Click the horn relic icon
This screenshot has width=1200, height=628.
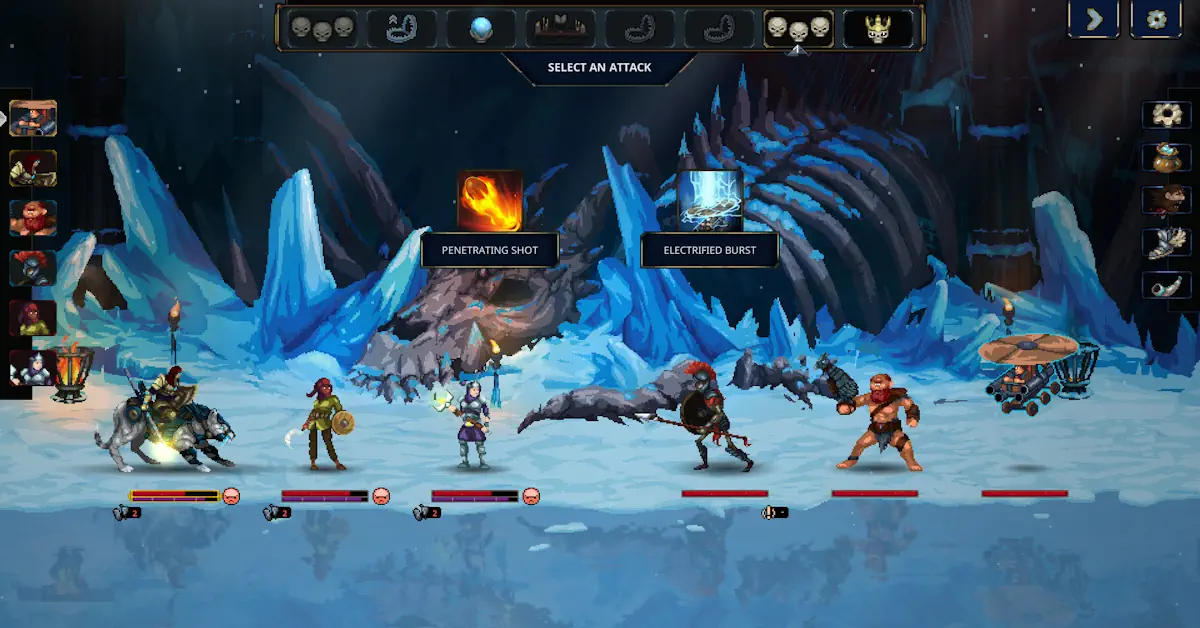point(1167,285)
